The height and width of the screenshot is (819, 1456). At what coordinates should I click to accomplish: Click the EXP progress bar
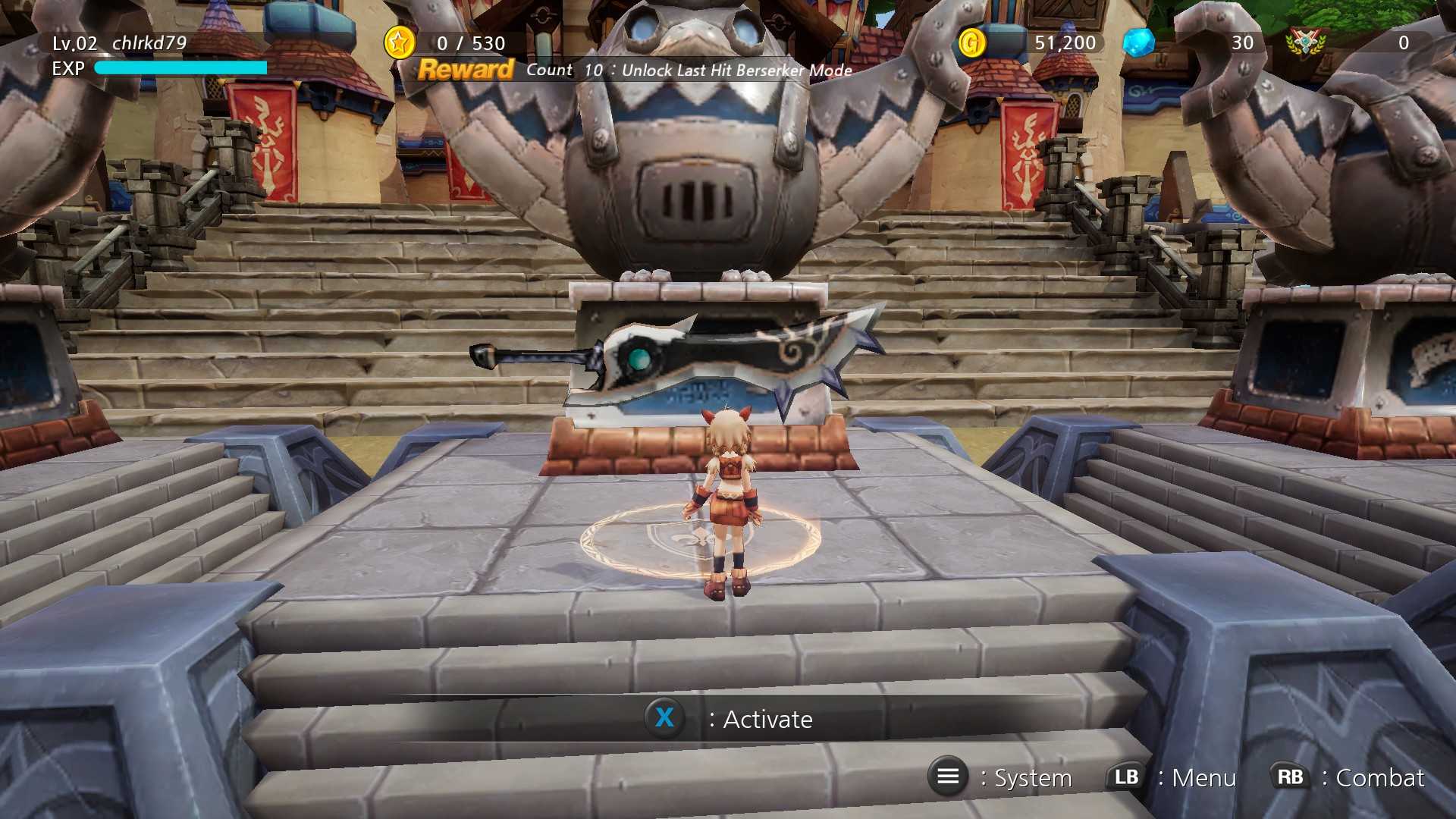[x=180, y=68]
